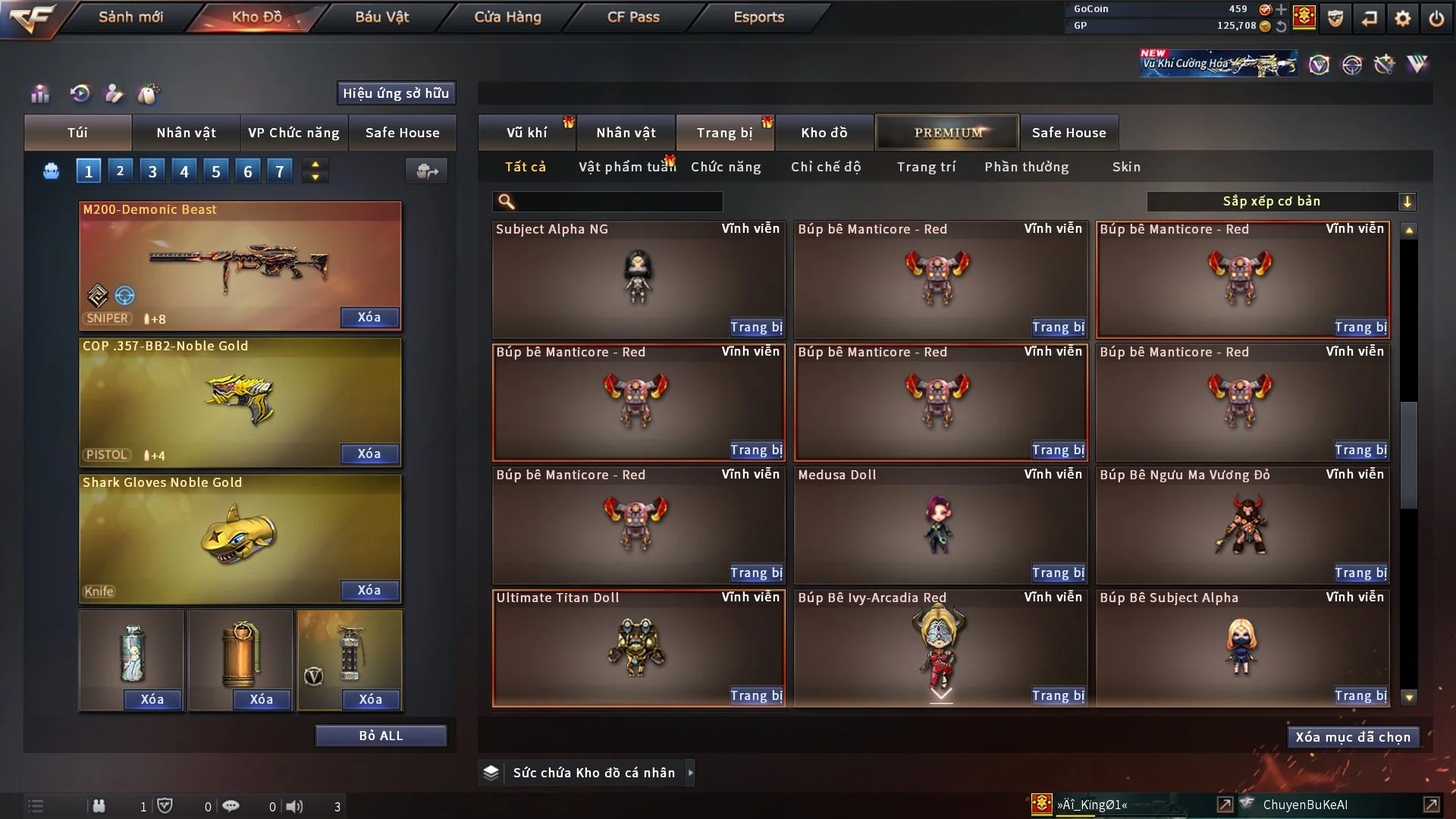Viewport: 1456px width, 819px height.
Task: Click the Hiệu ứng sở hữu button
Action: (396, 93)
